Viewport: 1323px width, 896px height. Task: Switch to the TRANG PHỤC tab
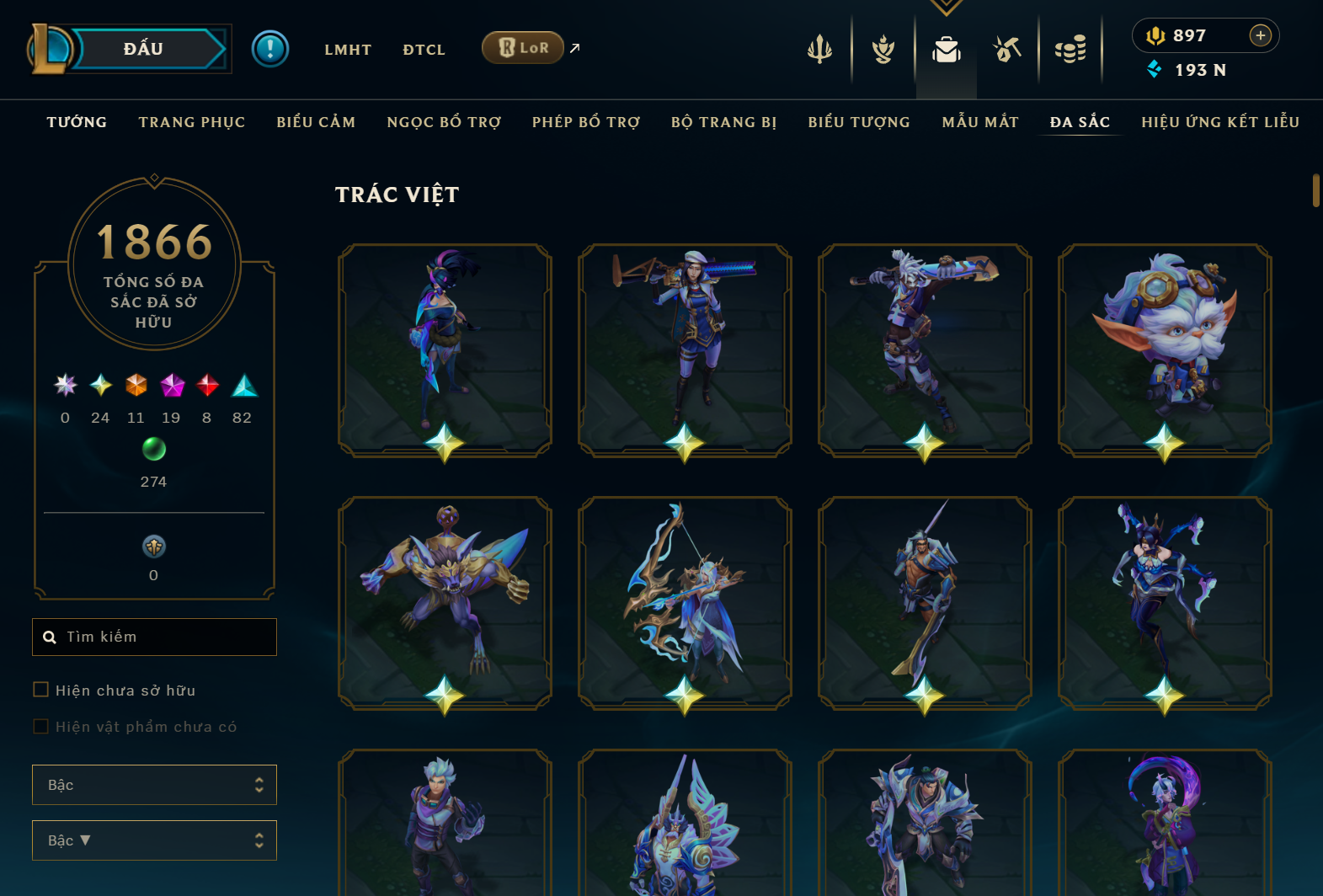192,122
